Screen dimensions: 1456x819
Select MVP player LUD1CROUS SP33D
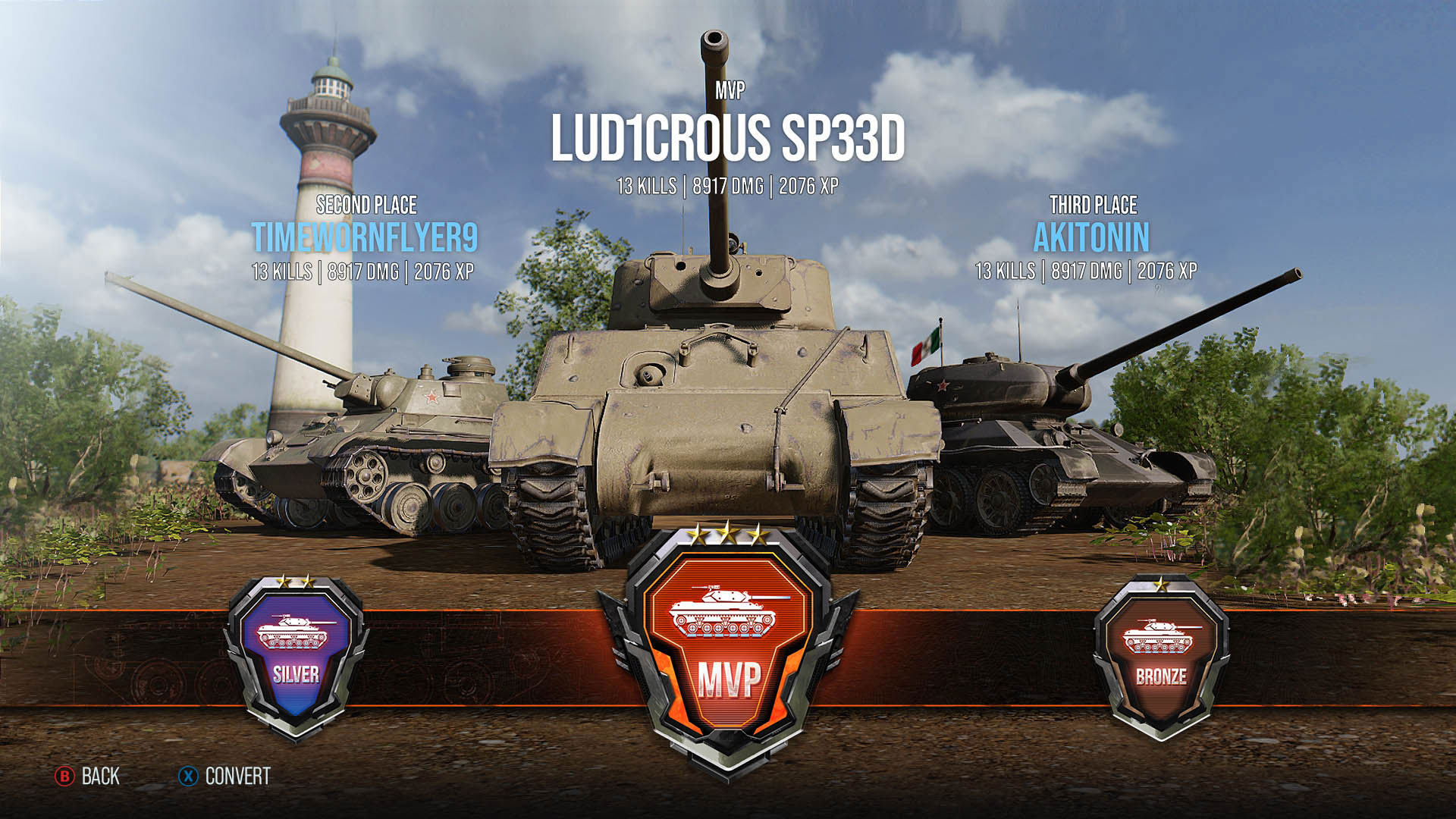tap(727, 139)
